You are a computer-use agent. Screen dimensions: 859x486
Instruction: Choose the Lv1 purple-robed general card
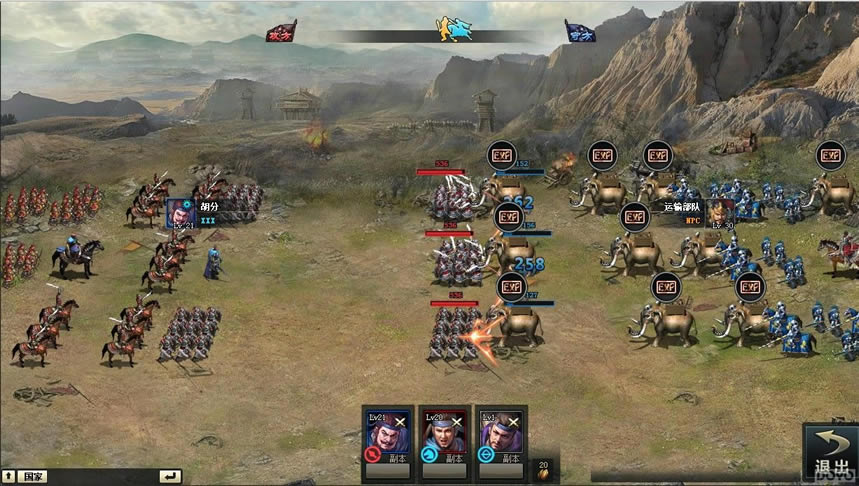(x=500, y=437)
